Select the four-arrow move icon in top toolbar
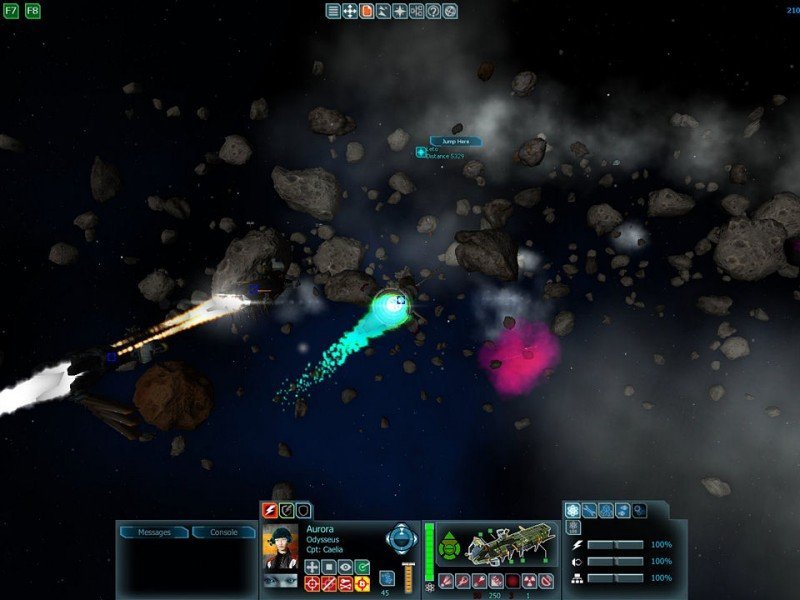The width and height of the screenshot is (800, 600). tap(350, 11)
